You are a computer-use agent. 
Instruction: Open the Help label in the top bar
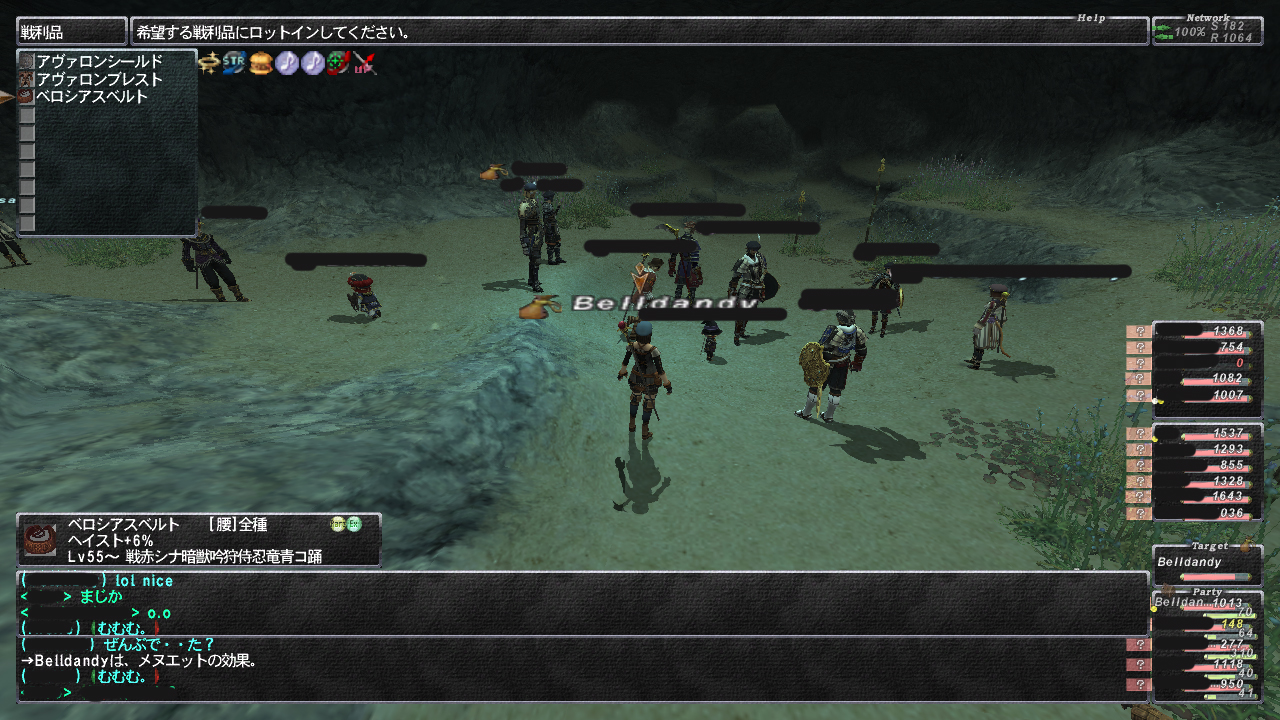1092,18
